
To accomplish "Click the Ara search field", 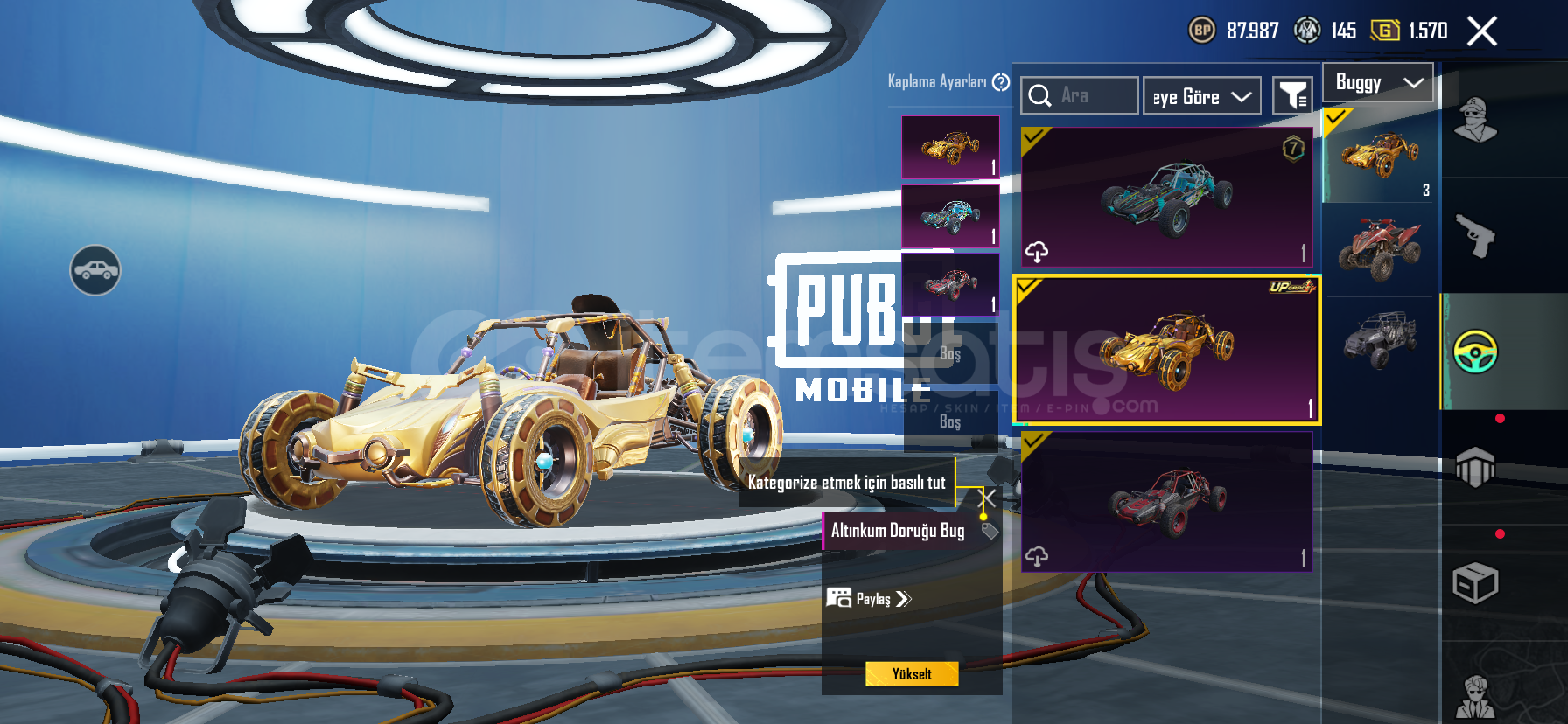I will coord(1080,95).
